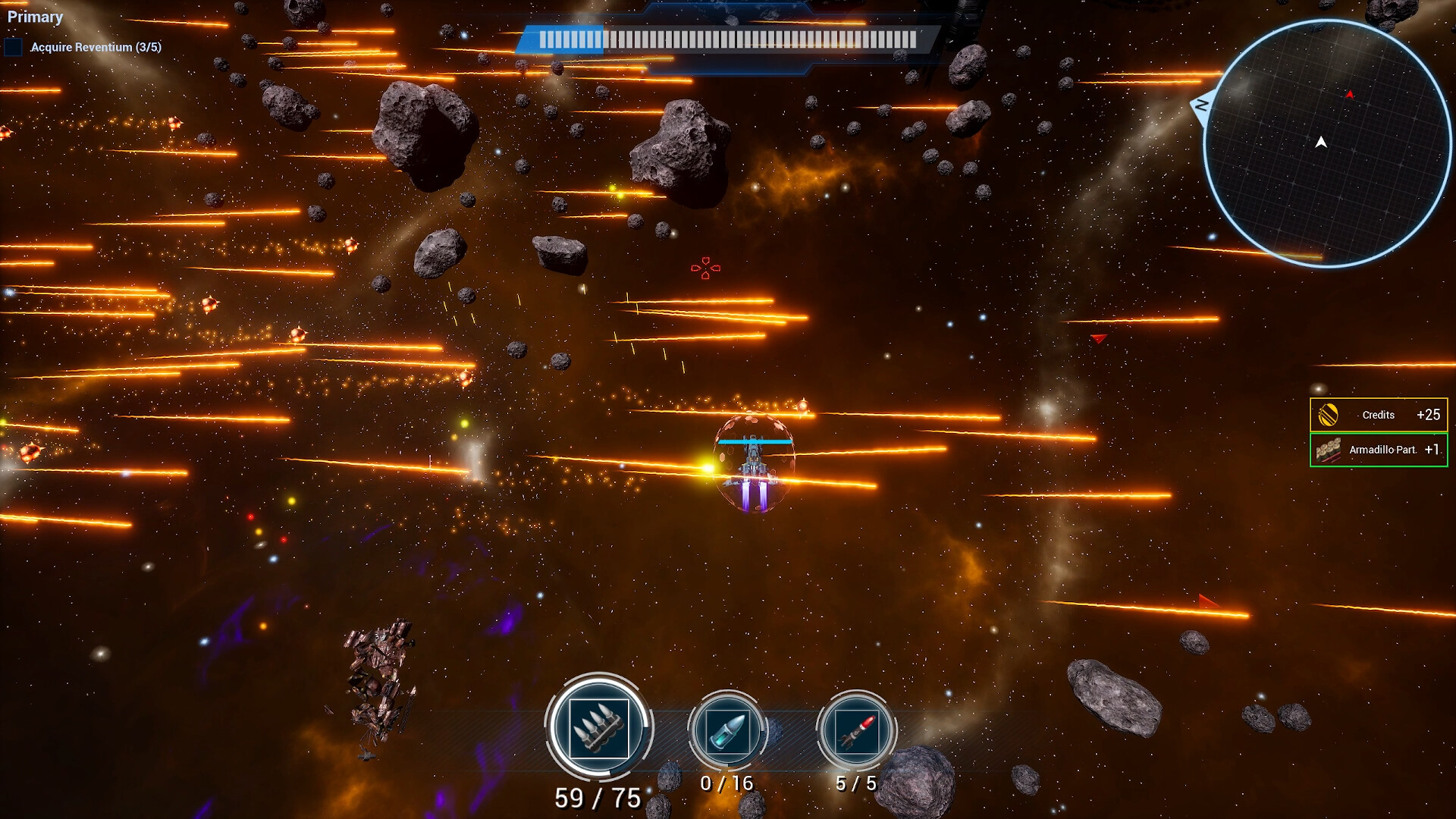Viewport: 1456px width, 819px height.
Task: Select the Acquire Reventium objective entry
Action: click(x=96, y=47)
